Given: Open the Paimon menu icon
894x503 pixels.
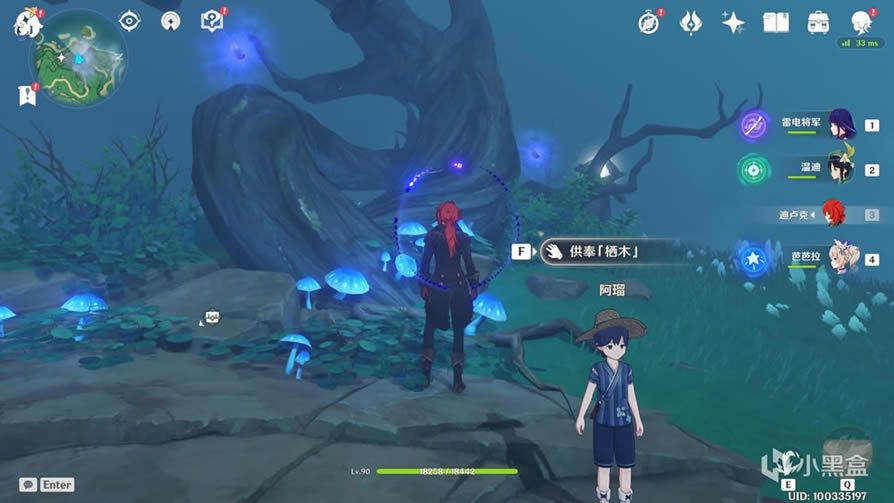Looking at the screenshot, I should point(24,21).
